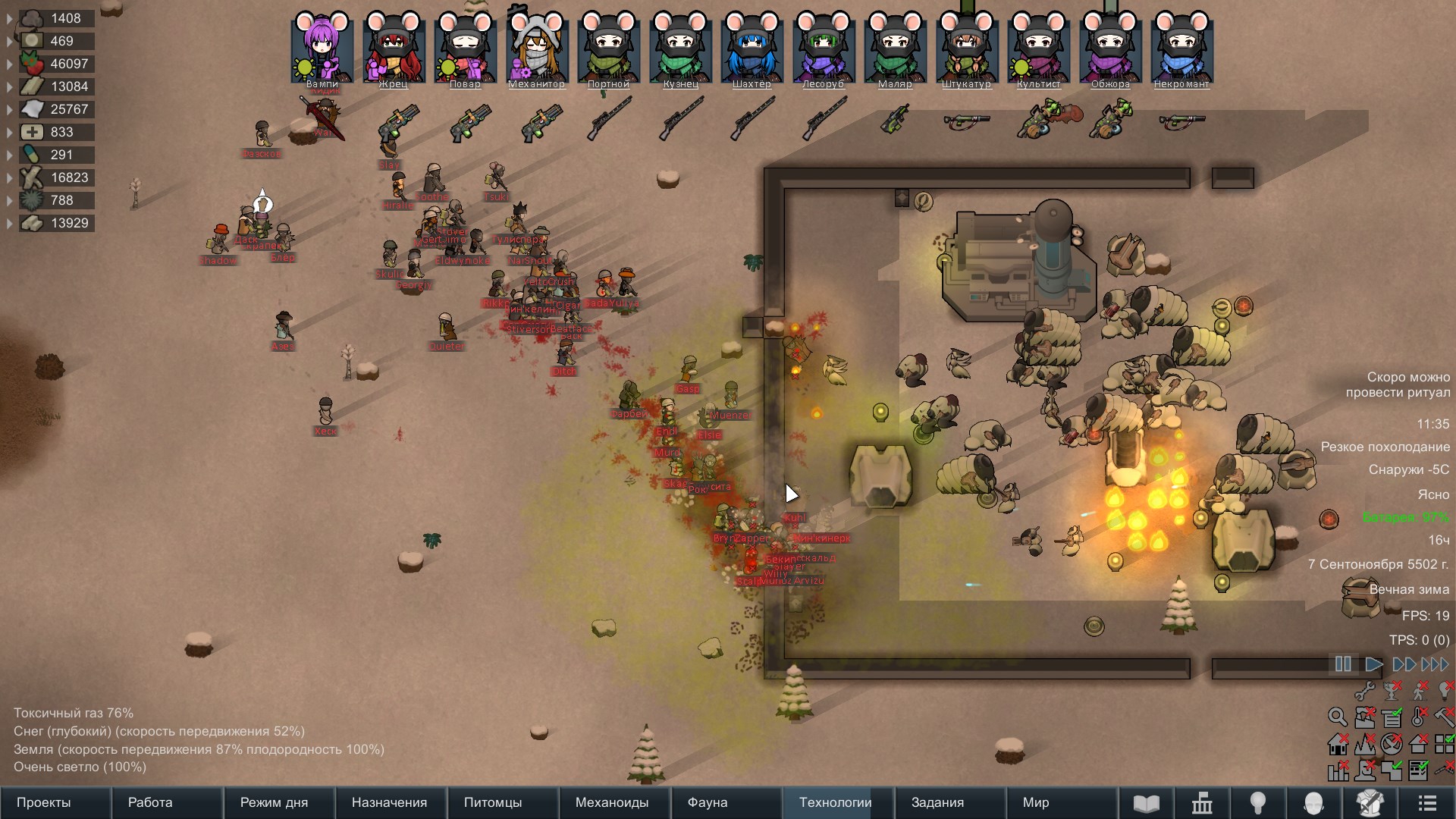This screenshot has width=1456, height=819.
Task: Select colonist portrait labeled Вампи
Action: click(322, 49)
